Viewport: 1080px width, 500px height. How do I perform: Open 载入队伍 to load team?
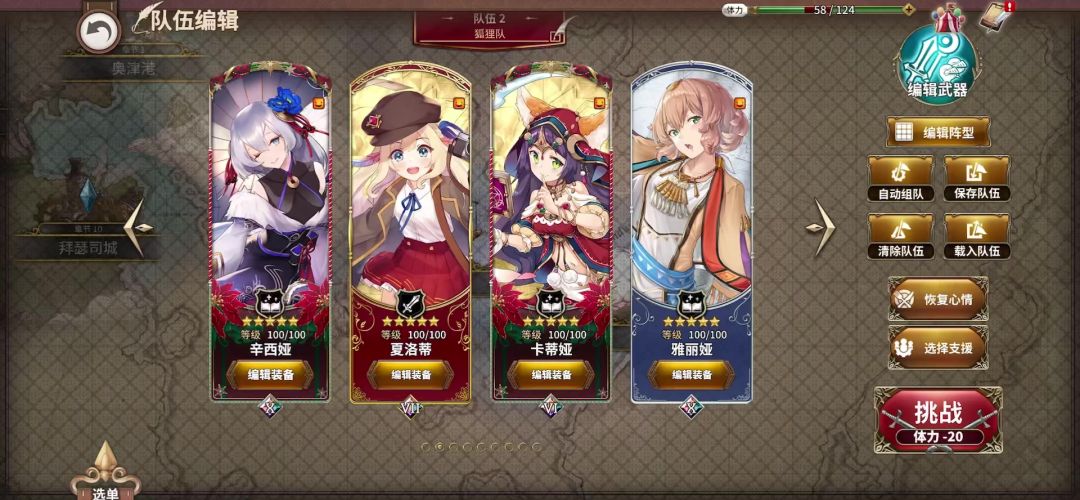click(x=977, y=237)
